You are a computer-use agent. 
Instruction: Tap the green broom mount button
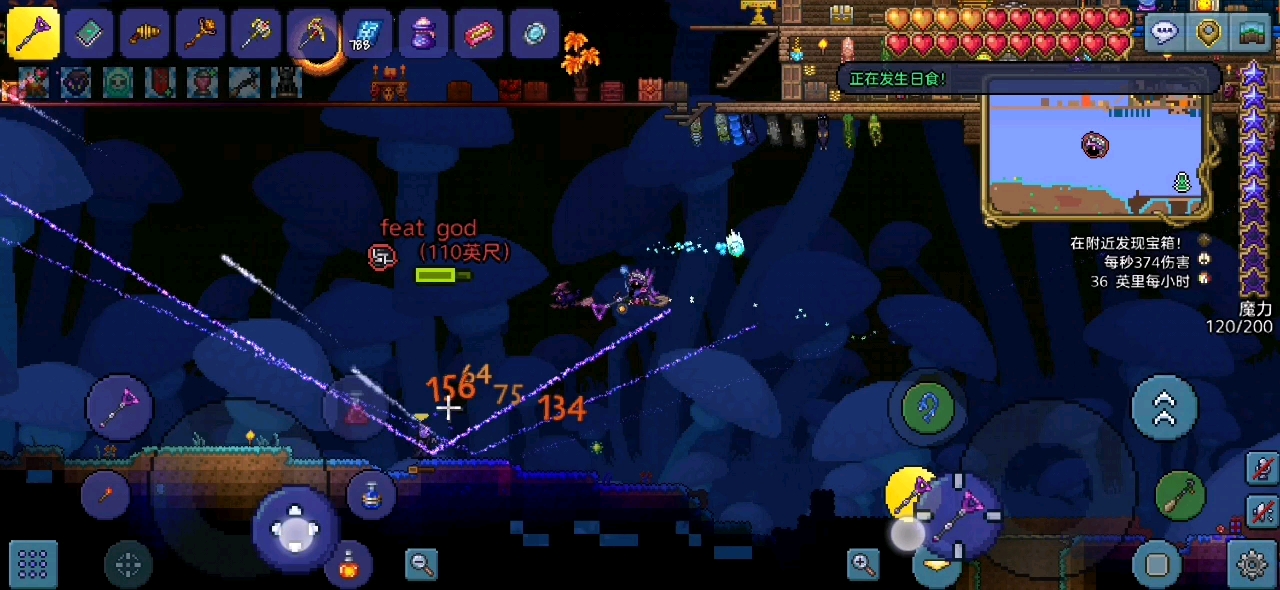[1181, 495]
